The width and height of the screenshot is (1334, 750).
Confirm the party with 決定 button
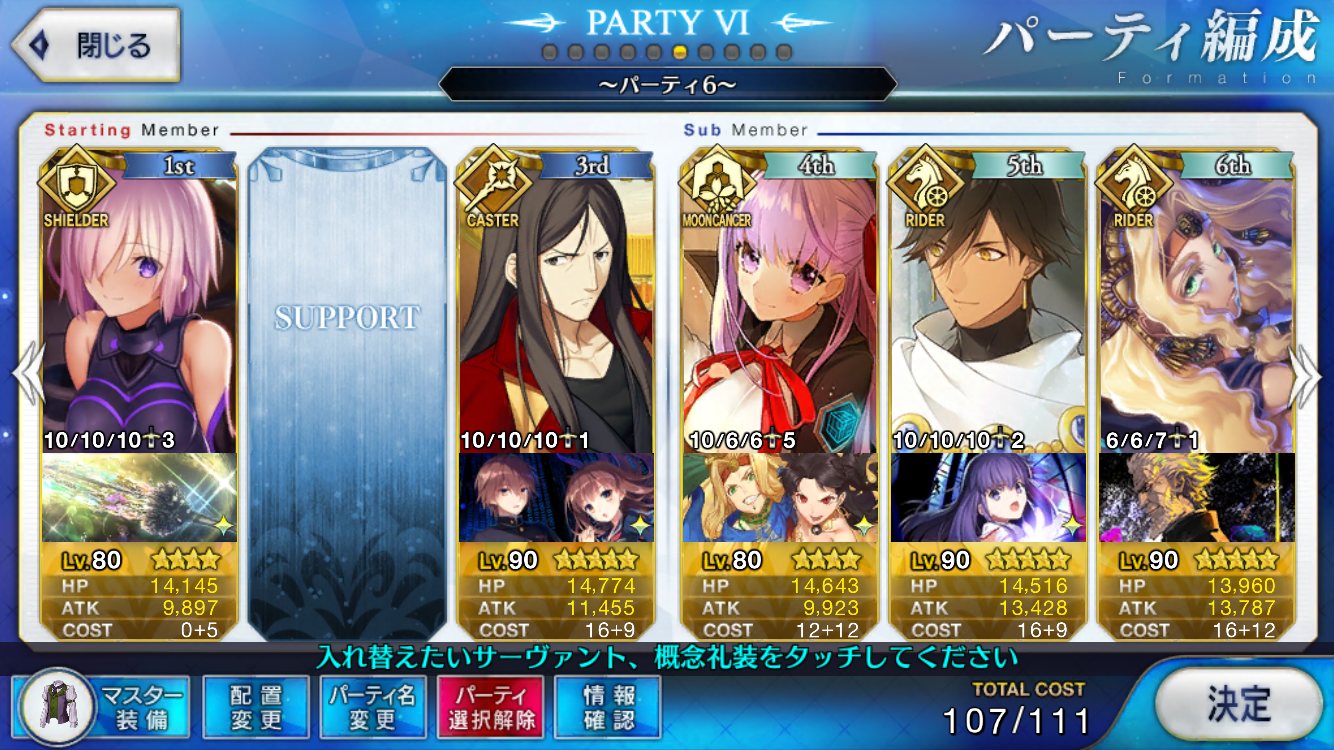click(x=1238, y=704)
